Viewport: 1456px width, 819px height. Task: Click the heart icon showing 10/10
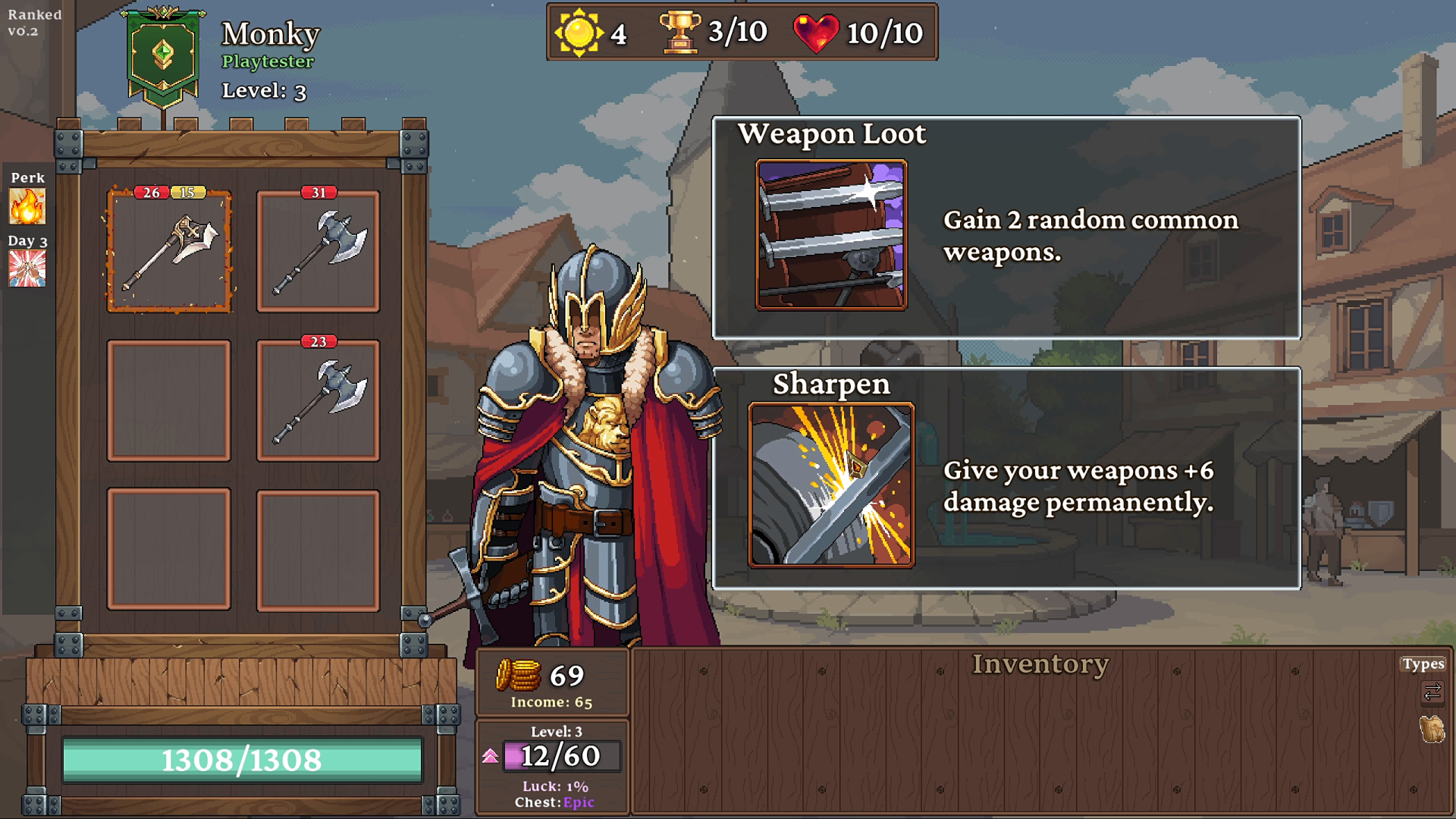tap(815, 32)
